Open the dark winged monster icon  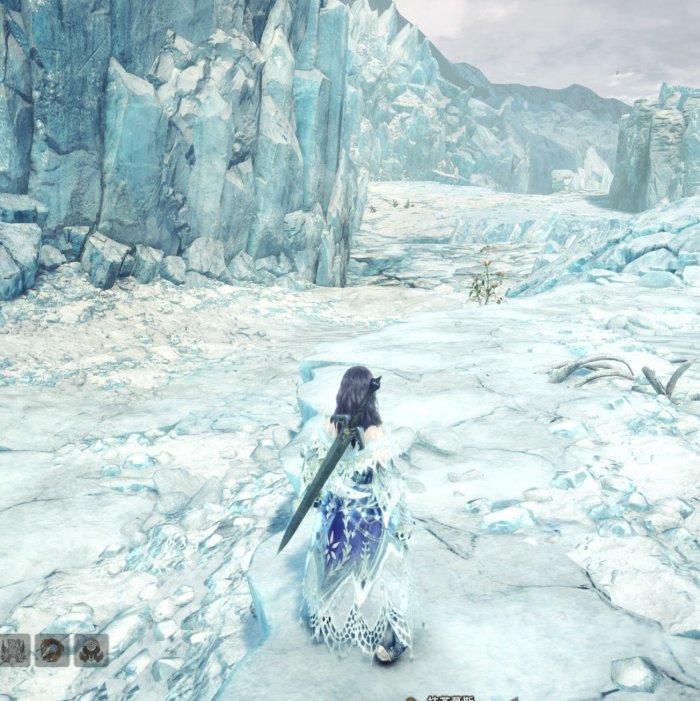90,650
